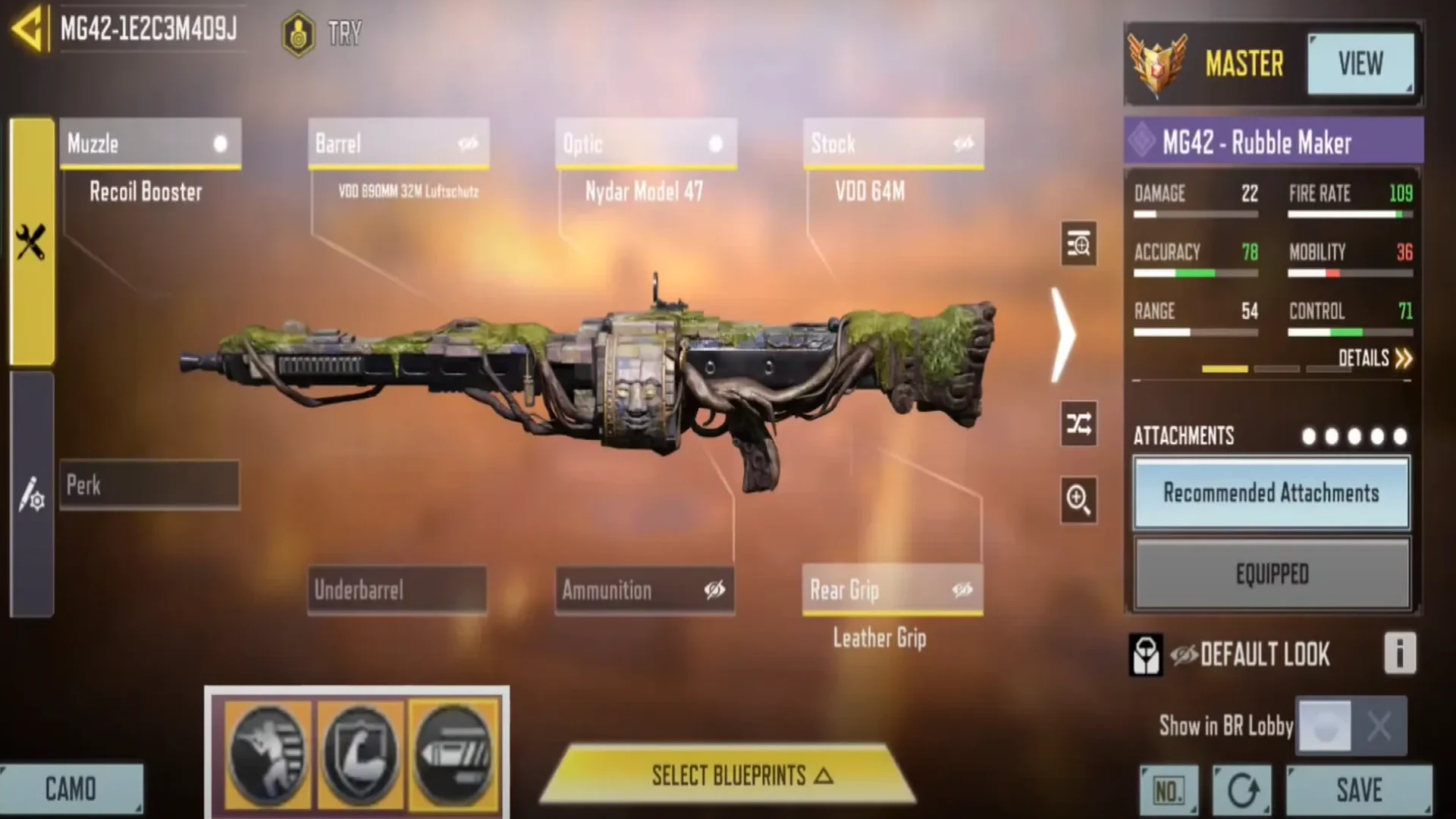The height and width of the screenshot is (819, 1456).
Task: Select the Perk attachment slot
Action: [149, 485]
